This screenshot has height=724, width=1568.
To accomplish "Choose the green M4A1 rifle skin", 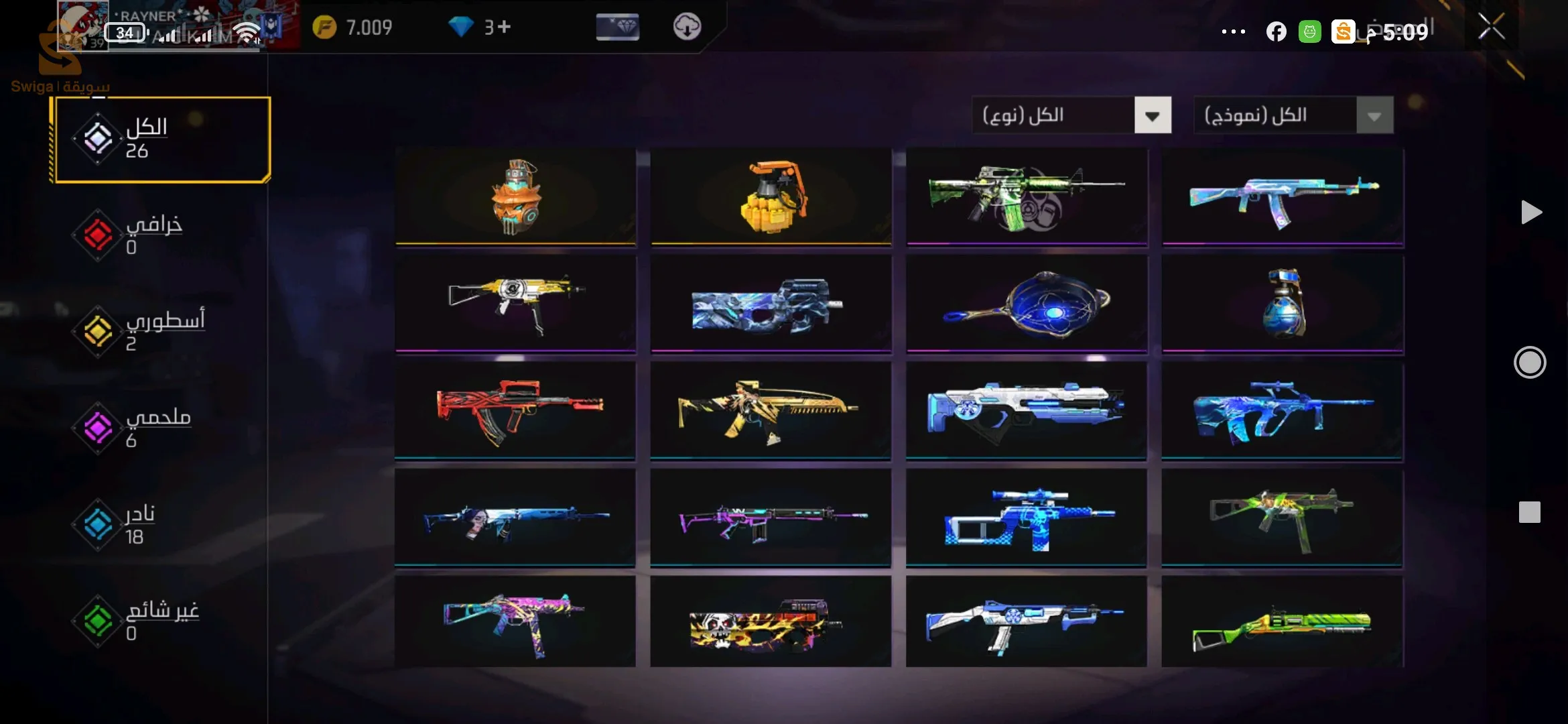I will (1026, 197).
